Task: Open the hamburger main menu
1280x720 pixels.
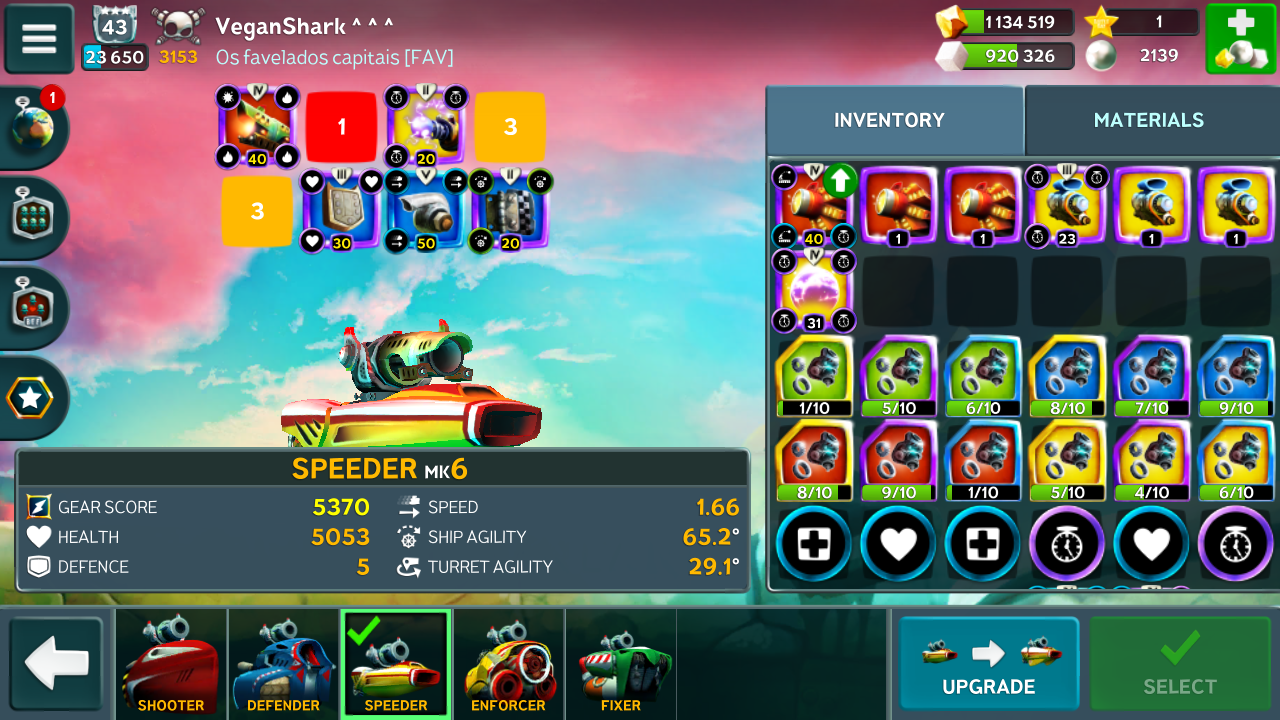Action: click(39, 39)
